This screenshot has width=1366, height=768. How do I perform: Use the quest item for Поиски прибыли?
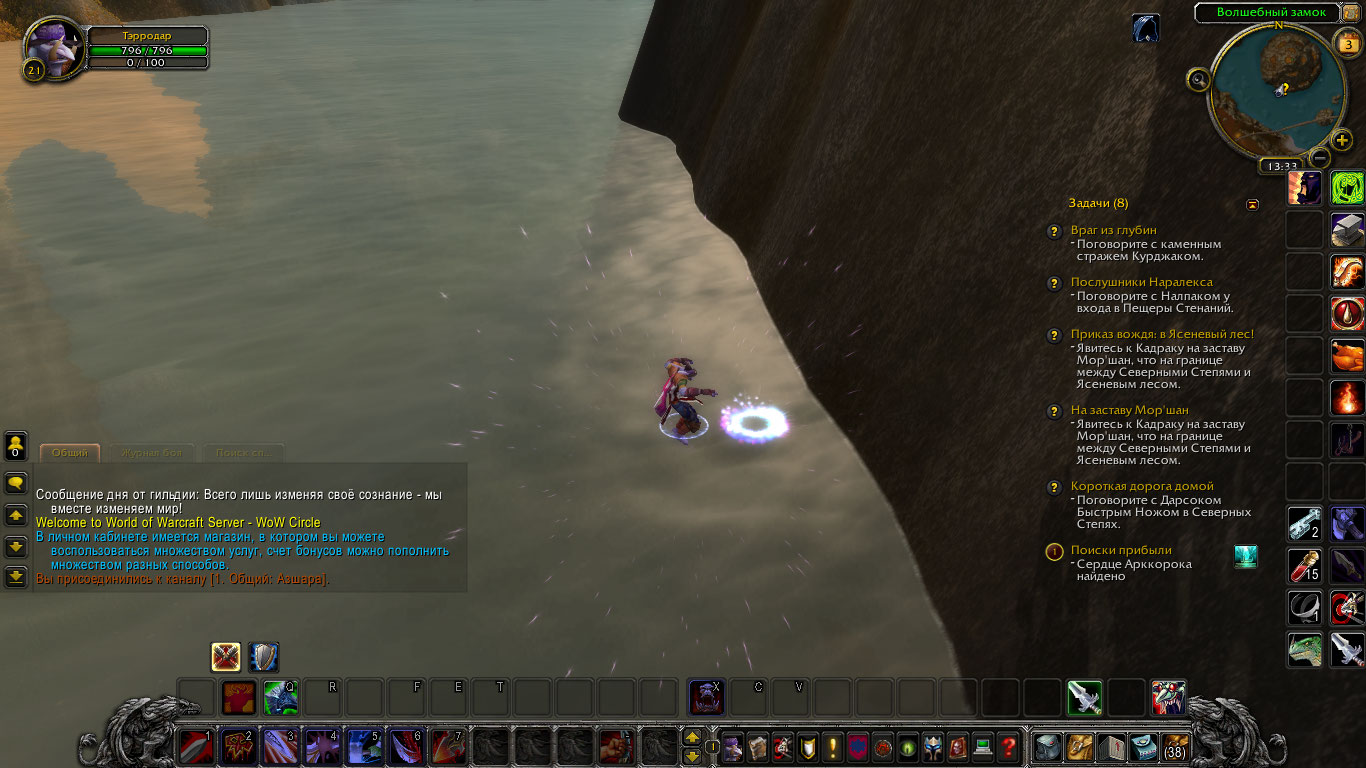(x=1246, y=557)
